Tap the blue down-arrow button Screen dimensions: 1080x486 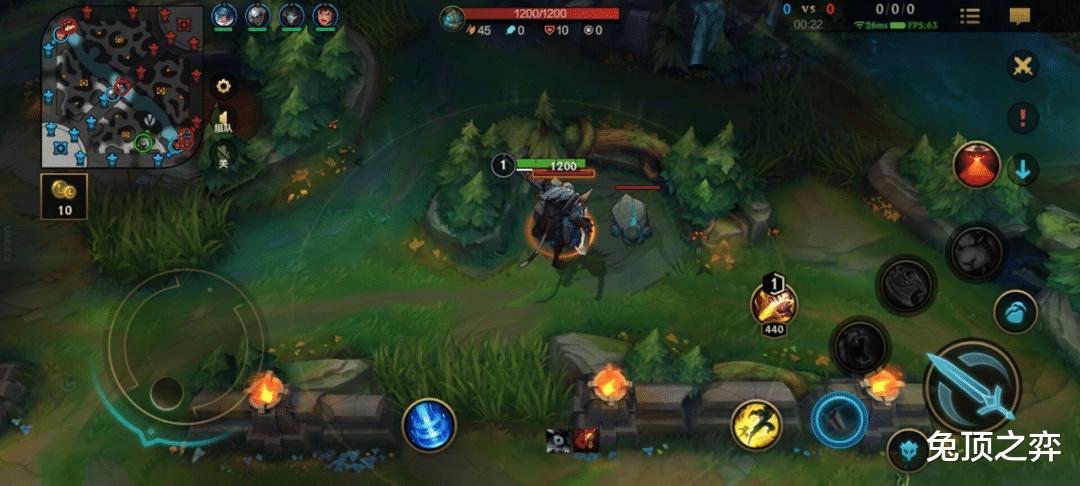point(1022,168)
